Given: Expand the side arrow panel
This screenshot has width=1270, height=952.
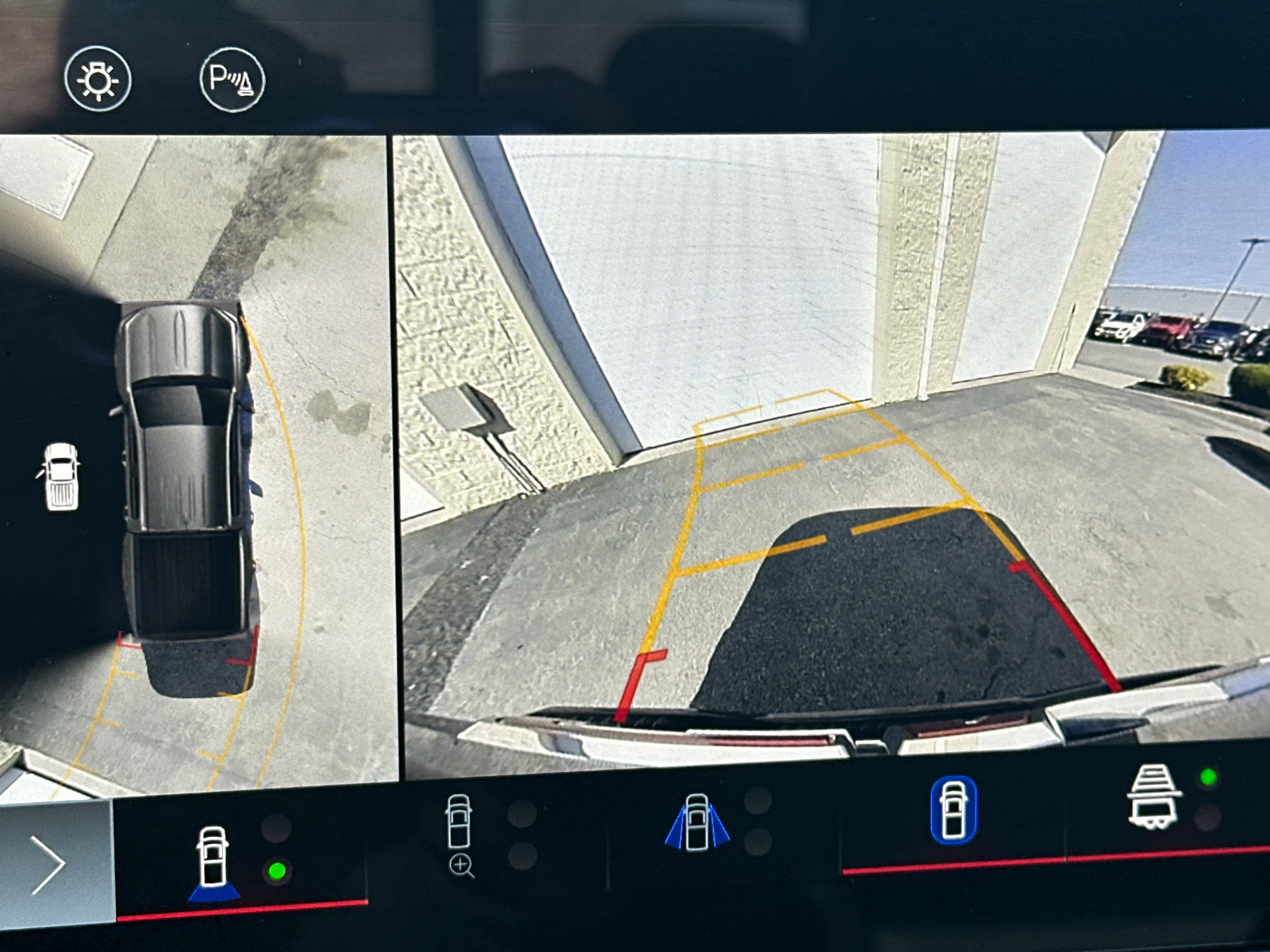Looking at the screenshot, I should [49, 864].
